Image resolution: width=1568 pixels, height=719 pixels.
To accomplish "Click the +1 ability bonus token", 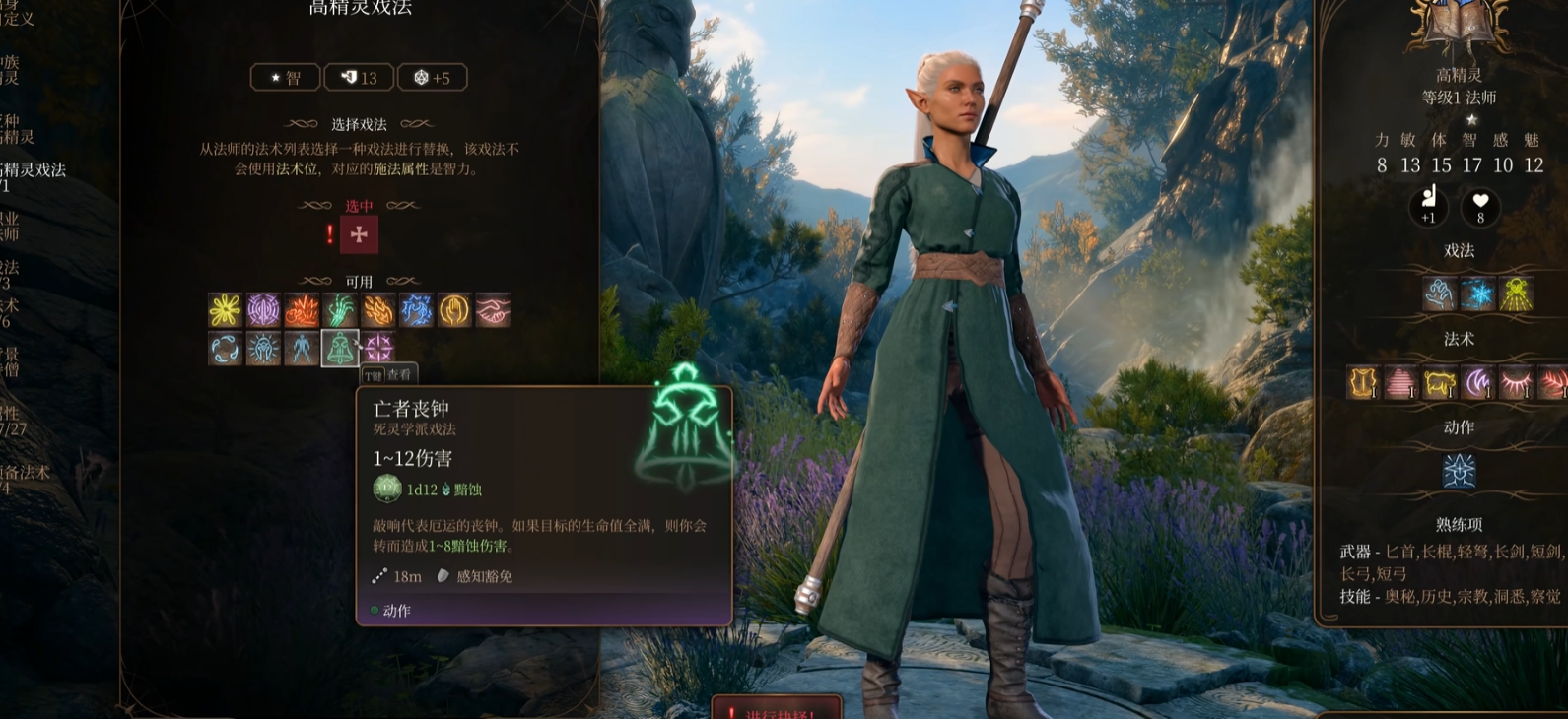I will (1430, 208).
